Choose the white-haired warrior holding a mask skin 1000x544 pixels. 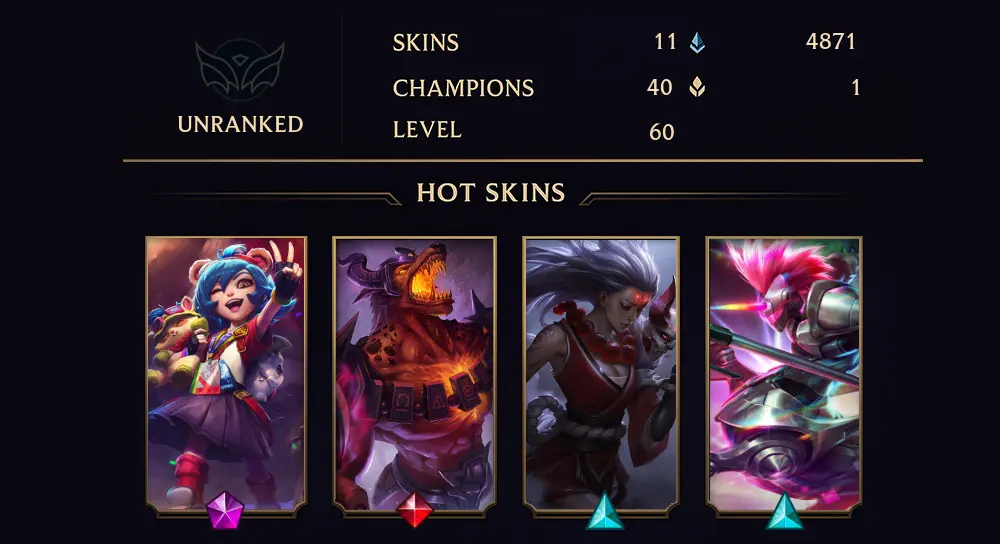pos(601,374)
